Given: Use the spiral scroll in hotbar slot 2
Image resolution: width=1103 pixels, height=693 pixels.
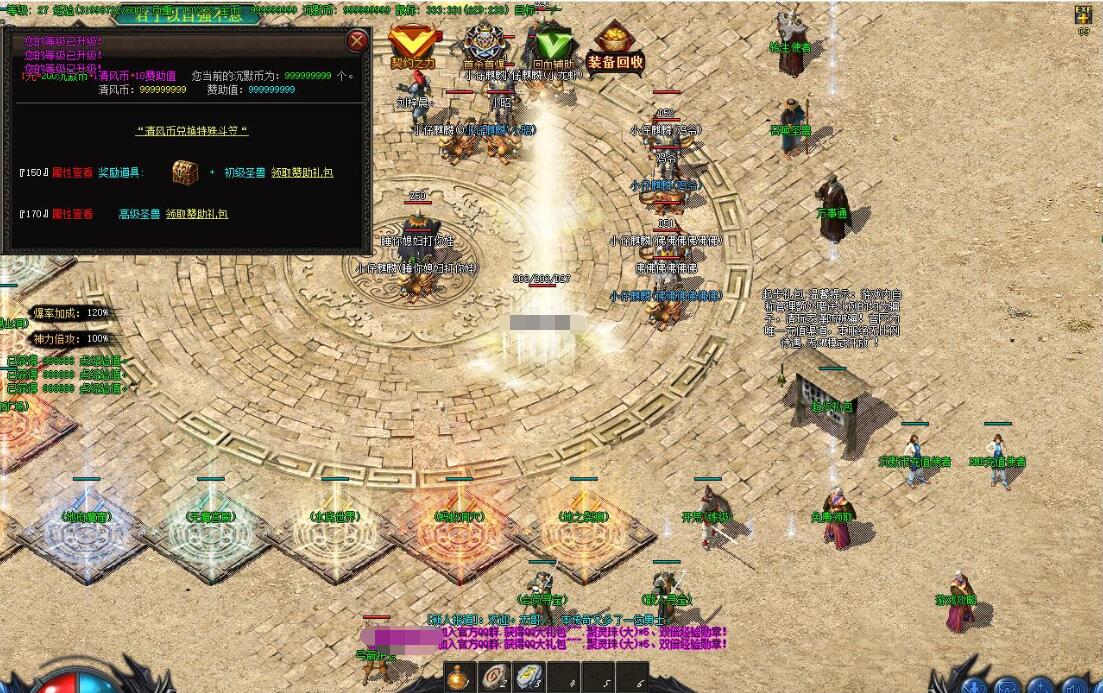Looking at the screenshot, I should click(x=493, y=678).
